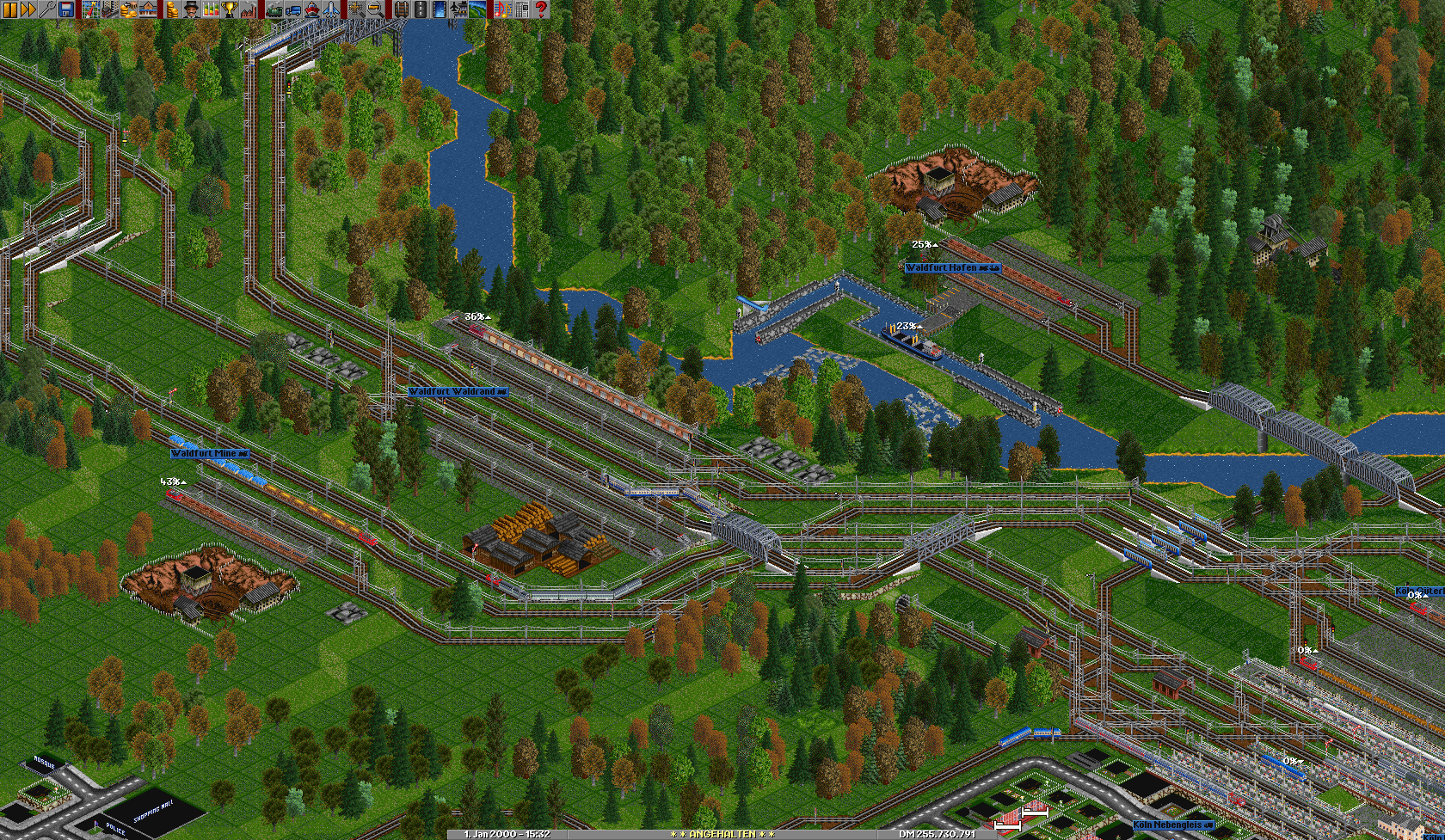Open the music notes jukebox icon
The width and height of the screenshot is (1445, 840).
501,9
